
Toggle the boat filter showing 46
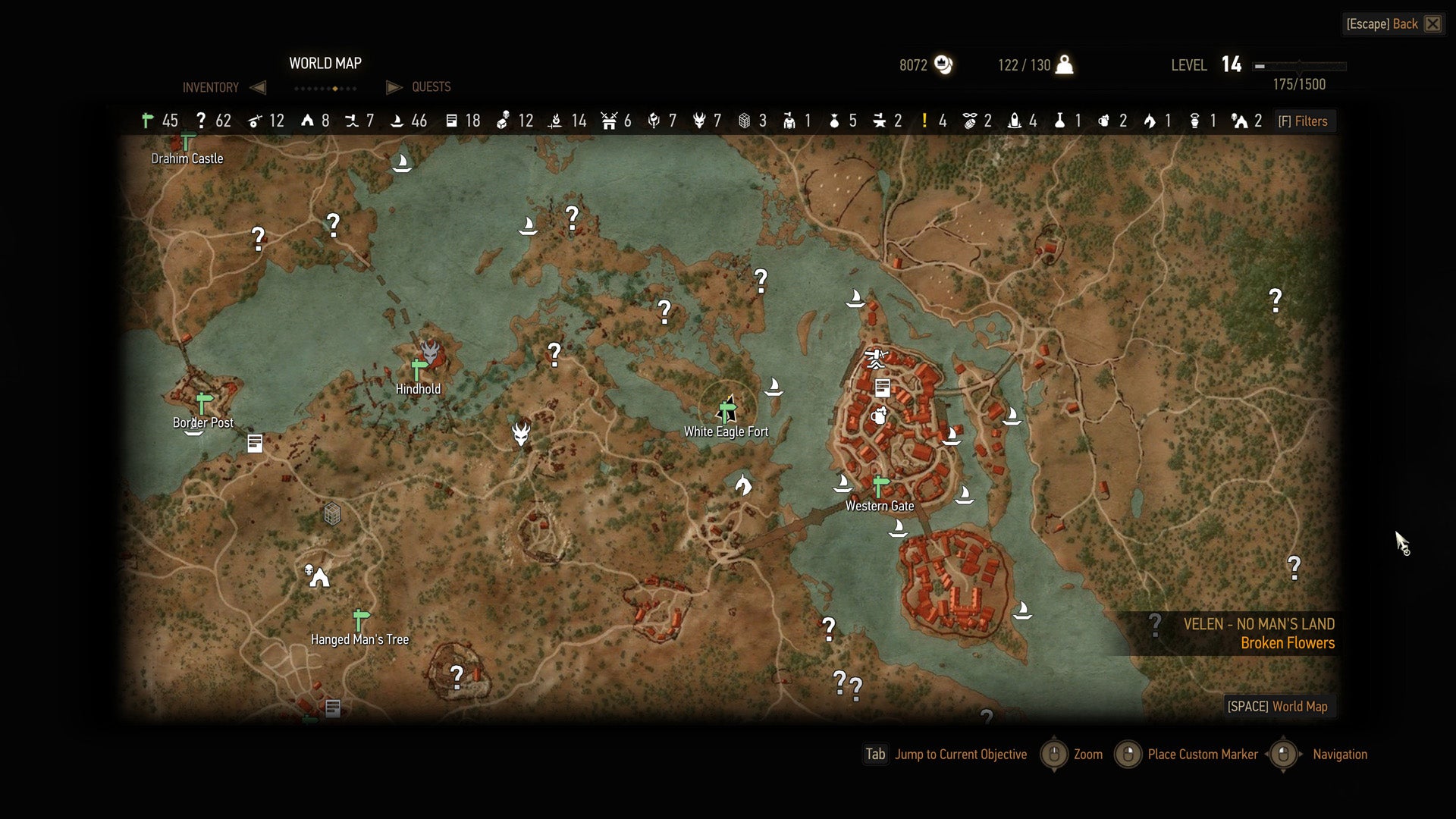point(397,121)
